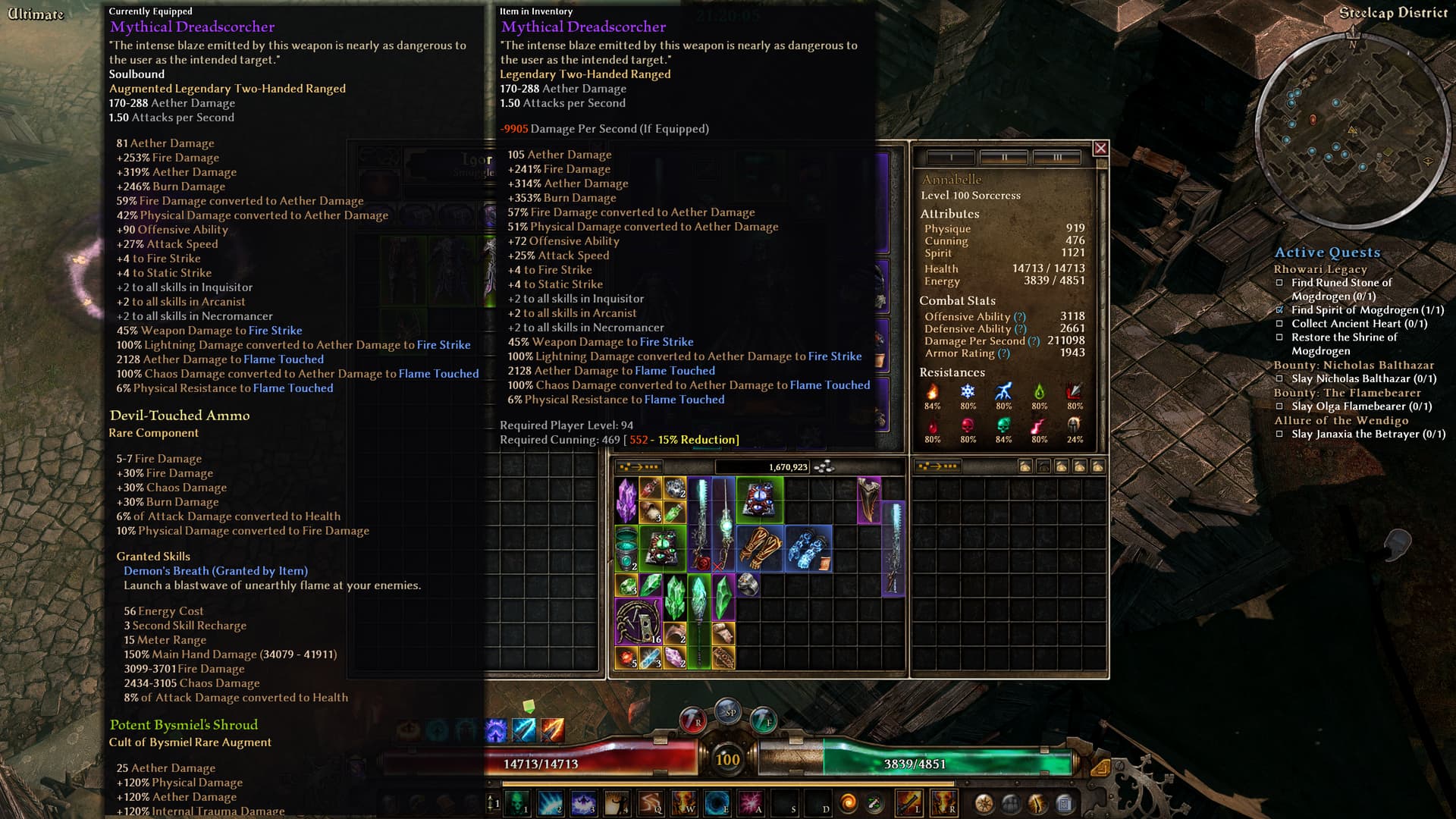
Task: Open the map via the compass icon
Action: pos(984,804)
